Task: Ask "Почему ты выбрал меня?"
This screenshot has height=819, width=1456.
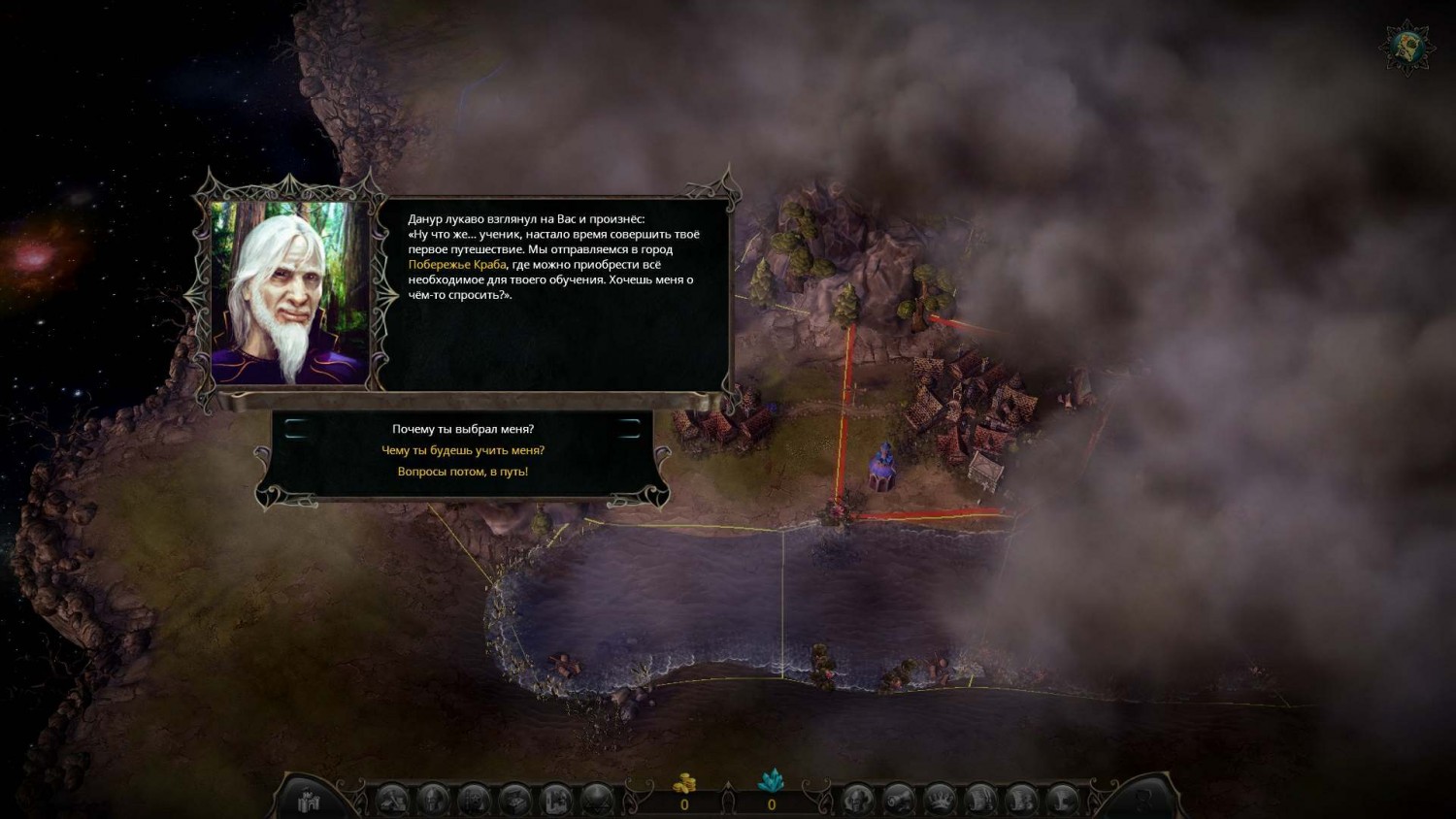Action: pyautogui.click(x=463, y=429)
